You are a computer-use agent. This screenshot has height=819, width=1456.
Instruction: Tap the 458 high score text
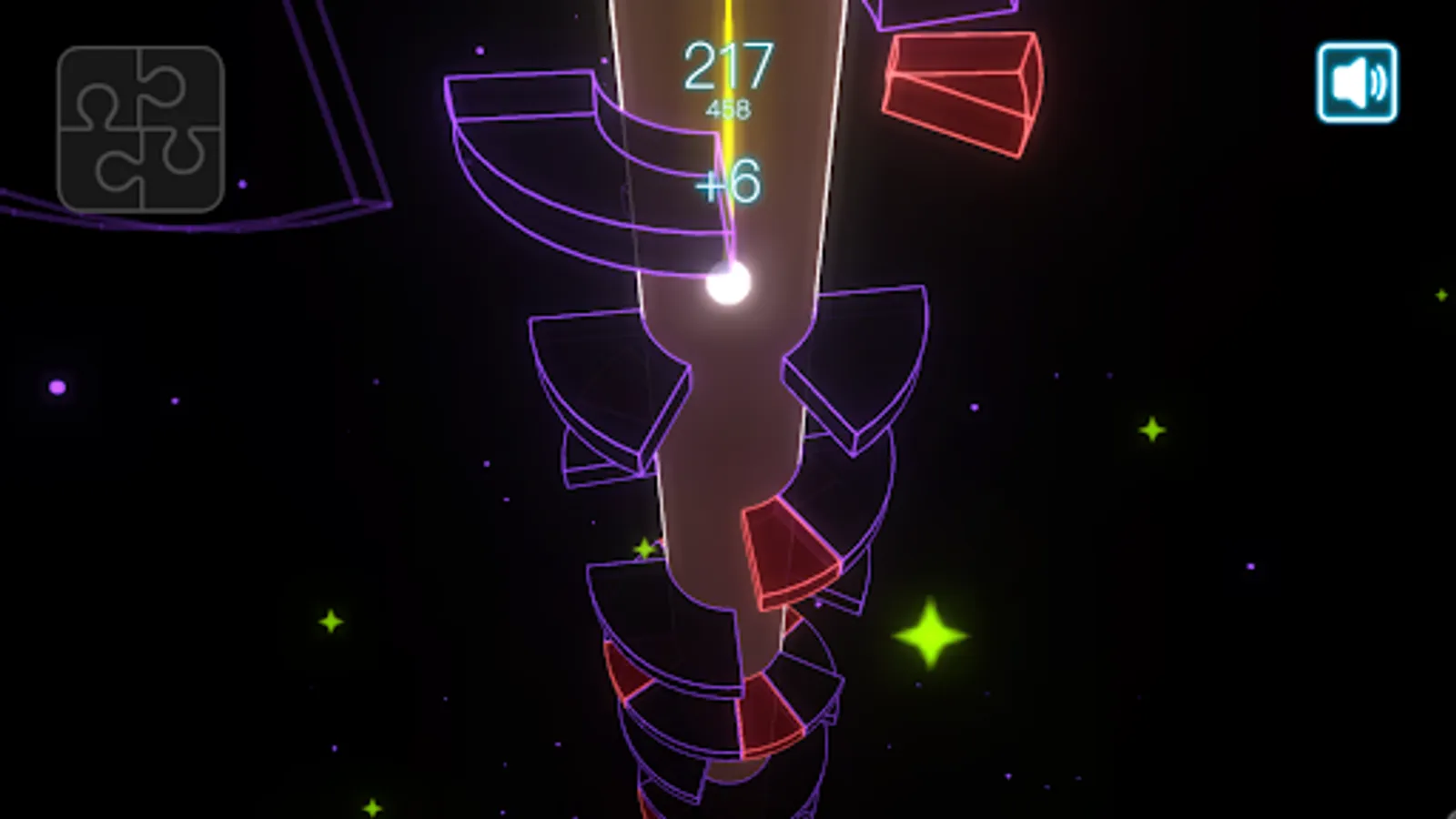728,106
